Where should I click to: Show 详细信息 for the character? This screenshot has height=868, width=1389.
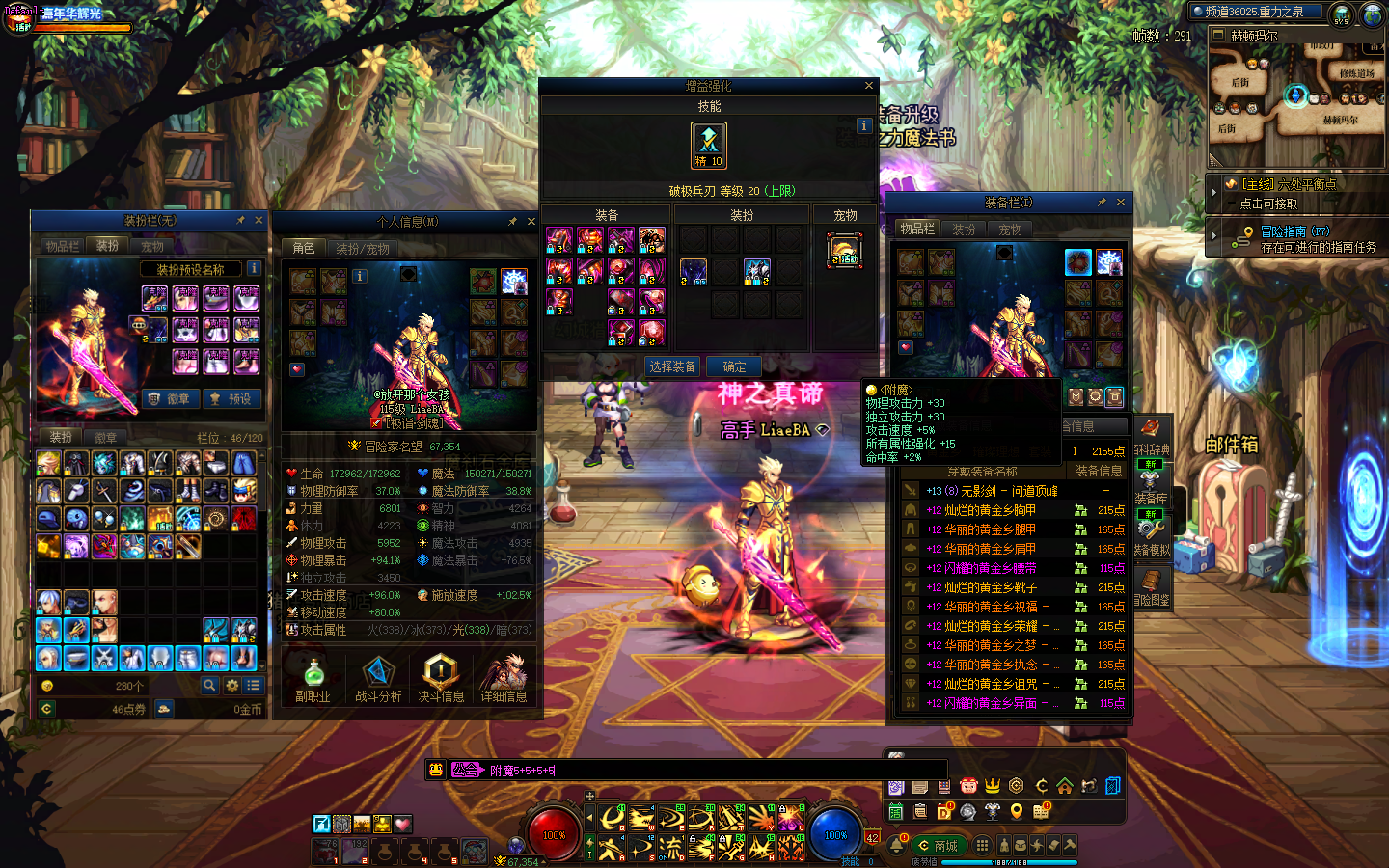coord(504,679)
